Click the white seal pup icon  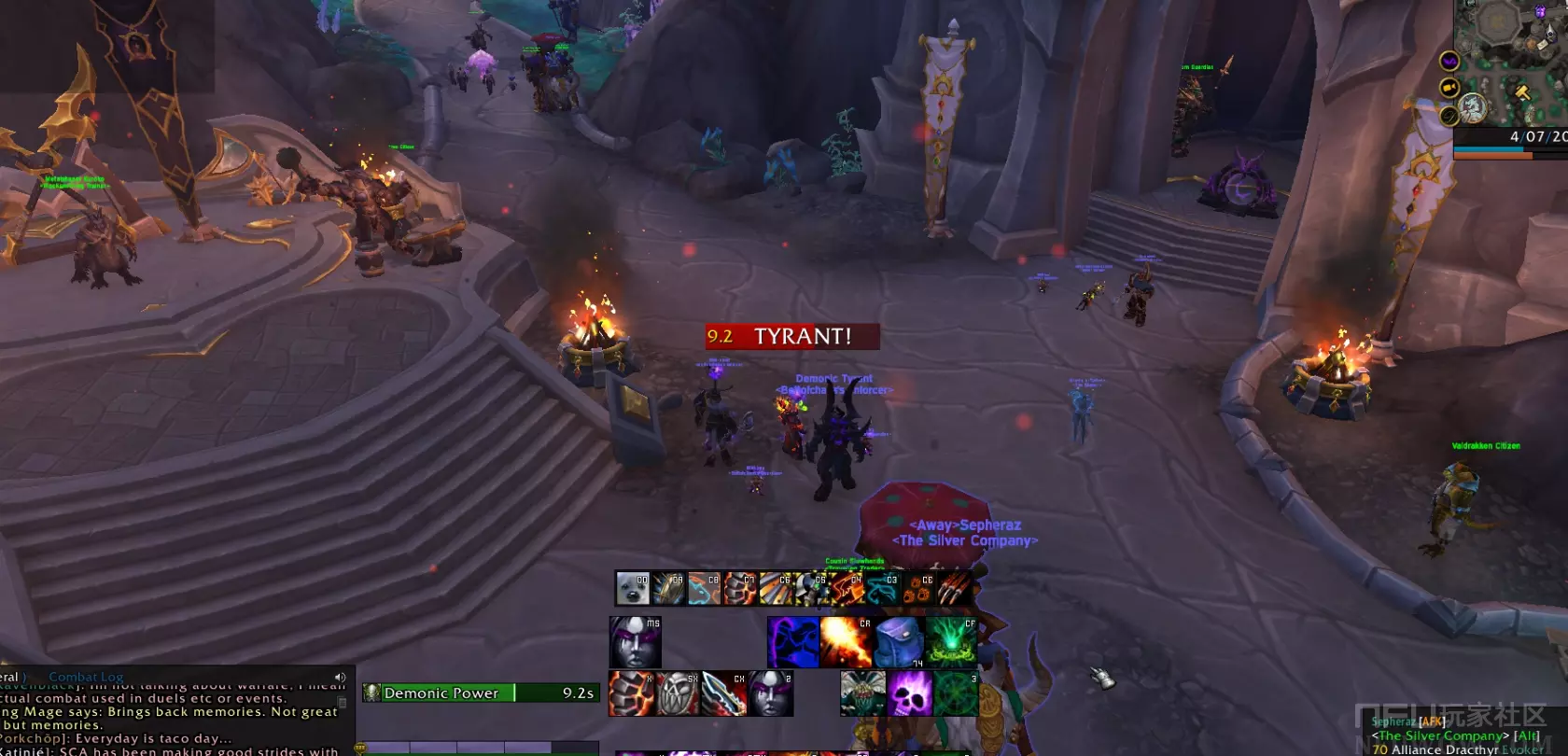point(632,588)
